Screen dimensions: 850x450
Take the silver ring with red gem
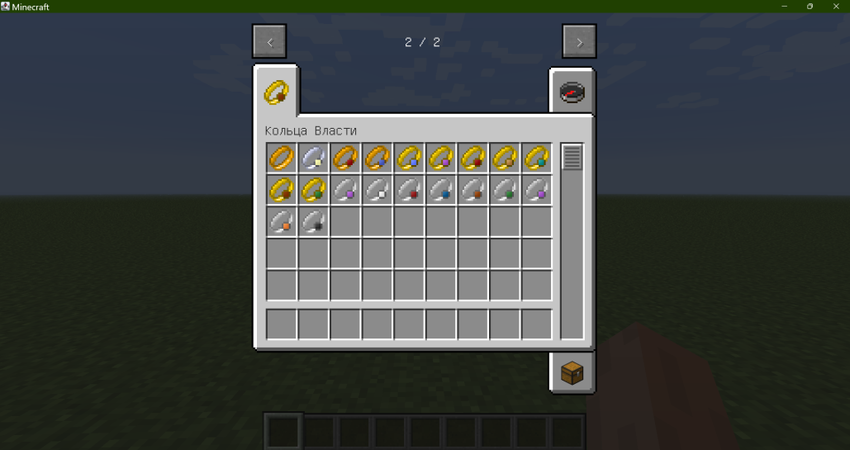(x=410, y=190)
